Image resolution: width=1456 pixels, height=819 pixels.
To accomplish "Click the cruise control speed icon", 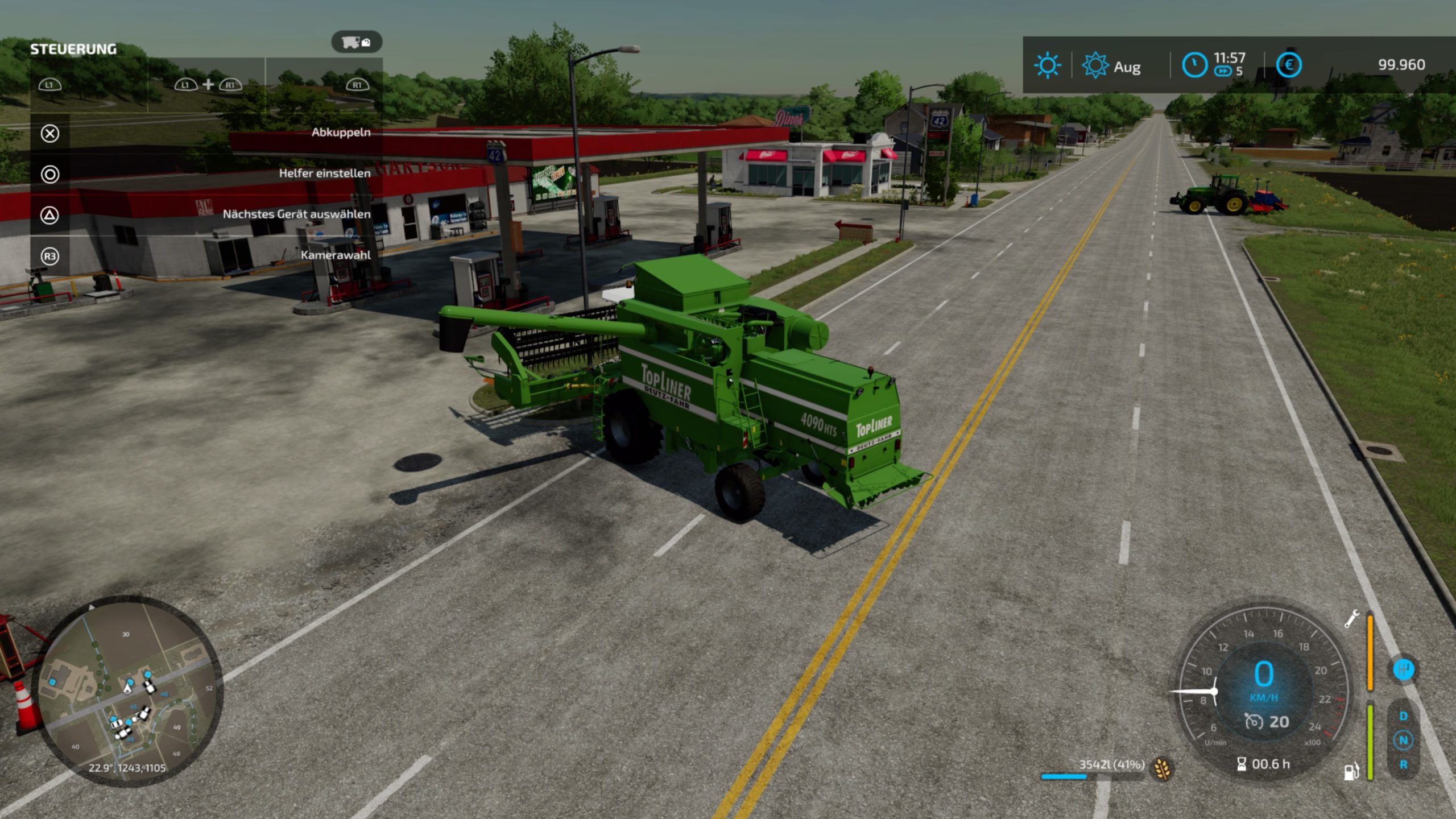I will tap(1254, 722).
